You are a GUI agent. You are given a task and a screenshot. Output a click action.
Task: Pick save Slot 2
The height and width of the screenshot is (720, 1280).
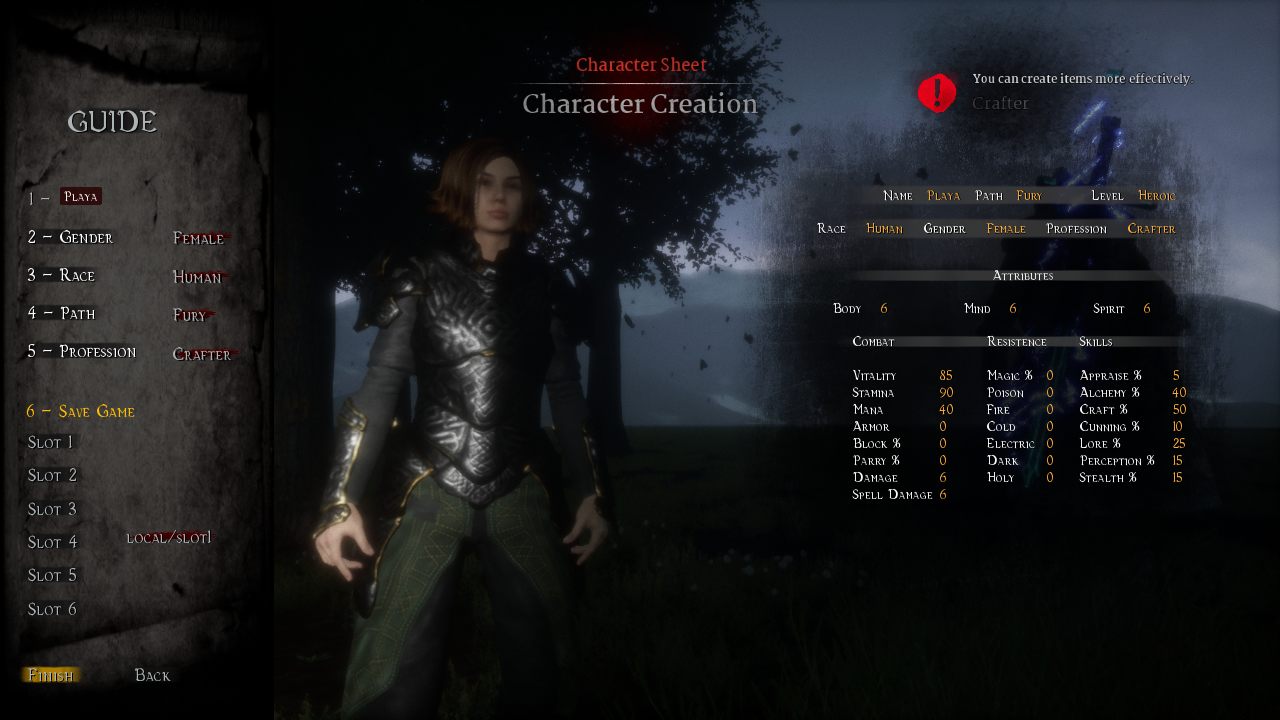pyautogui.click(x=52, y=475)
